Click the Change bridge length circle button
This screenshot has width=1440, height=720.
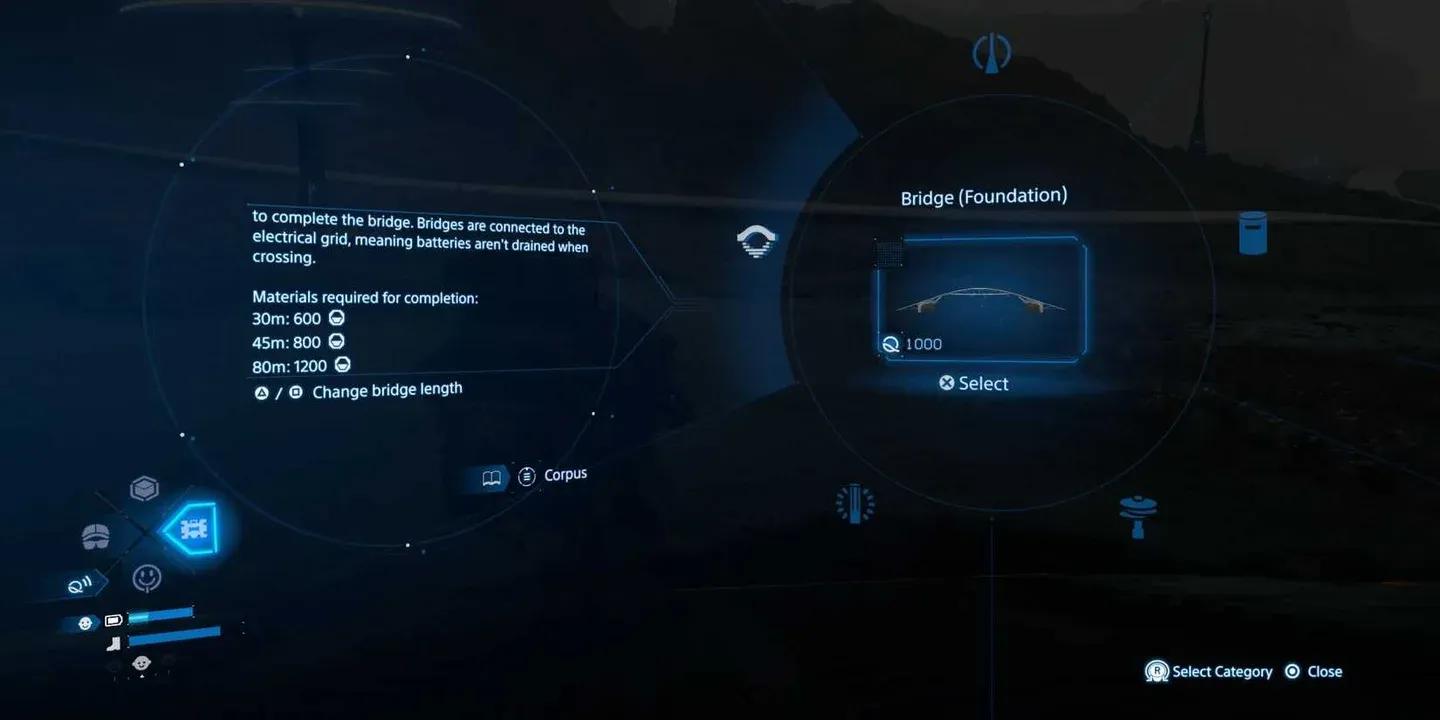coord(294,392)
